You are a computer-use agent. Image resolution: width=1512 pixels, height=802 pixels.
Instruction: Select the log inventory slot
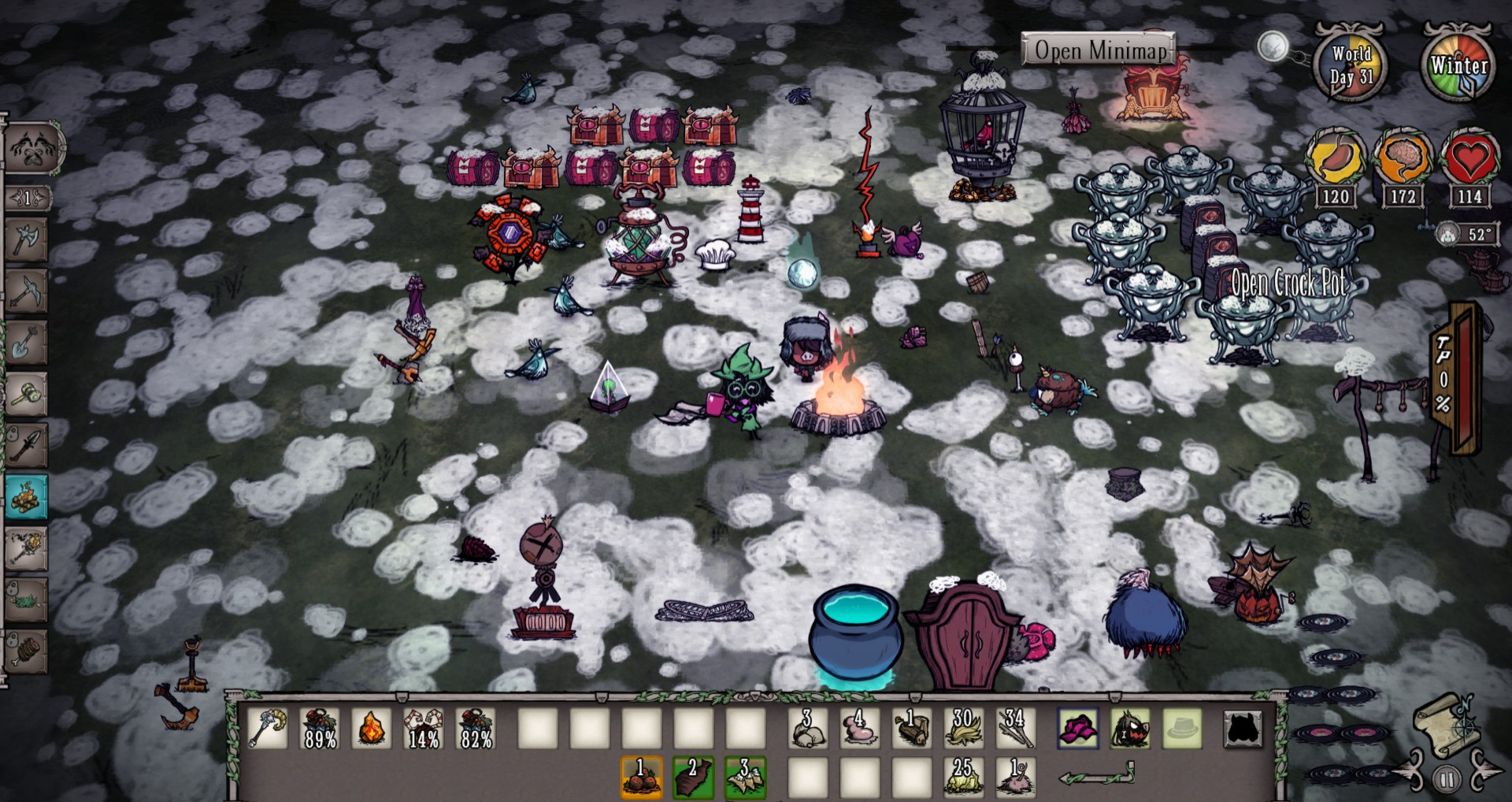(911, 727)
